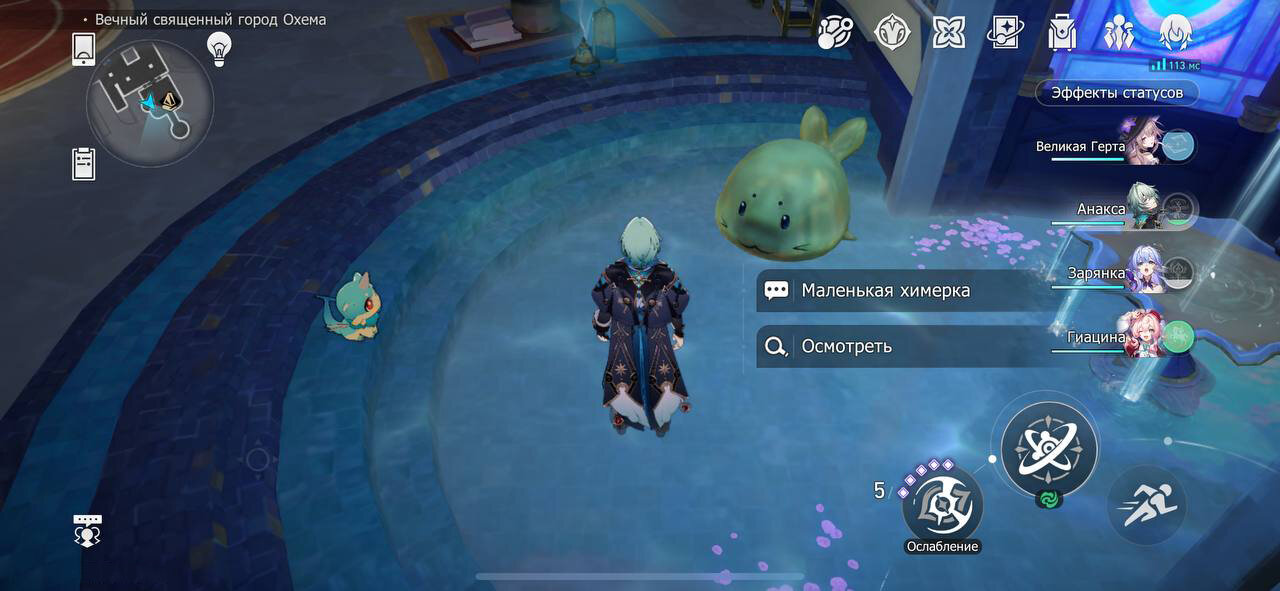The image size is (1280, 591).
Task: Open the team lineup three-figures icon
Action: tap(1118, 33)
